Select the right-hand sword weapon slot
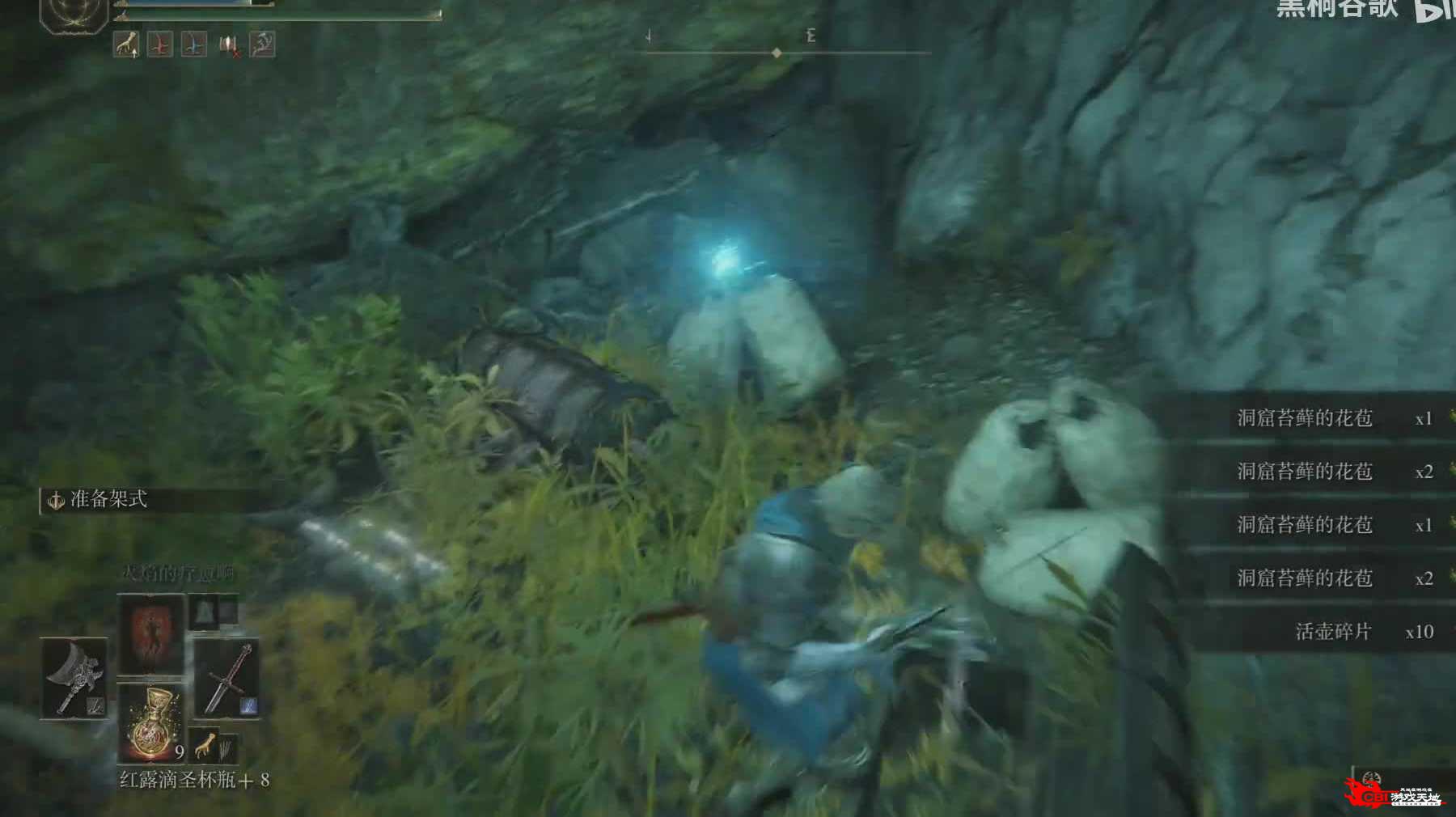Viewport: 1456px width, 817px height. 227,678
